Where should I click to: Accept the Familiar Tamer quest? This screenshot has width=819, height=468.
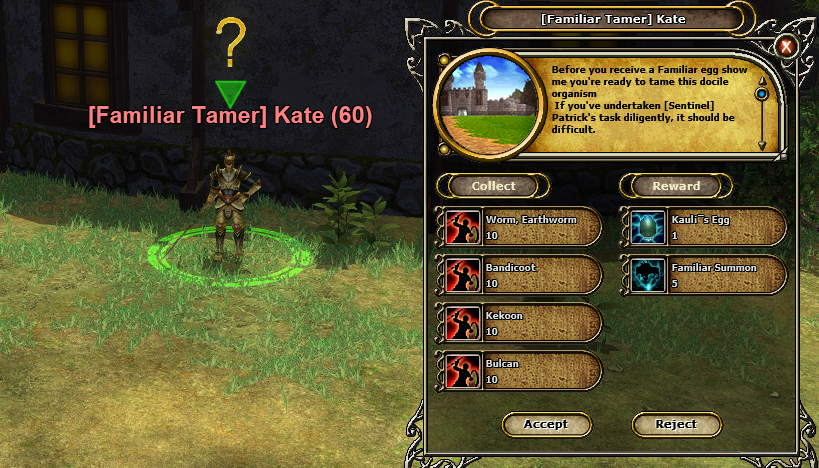point(545,424)
